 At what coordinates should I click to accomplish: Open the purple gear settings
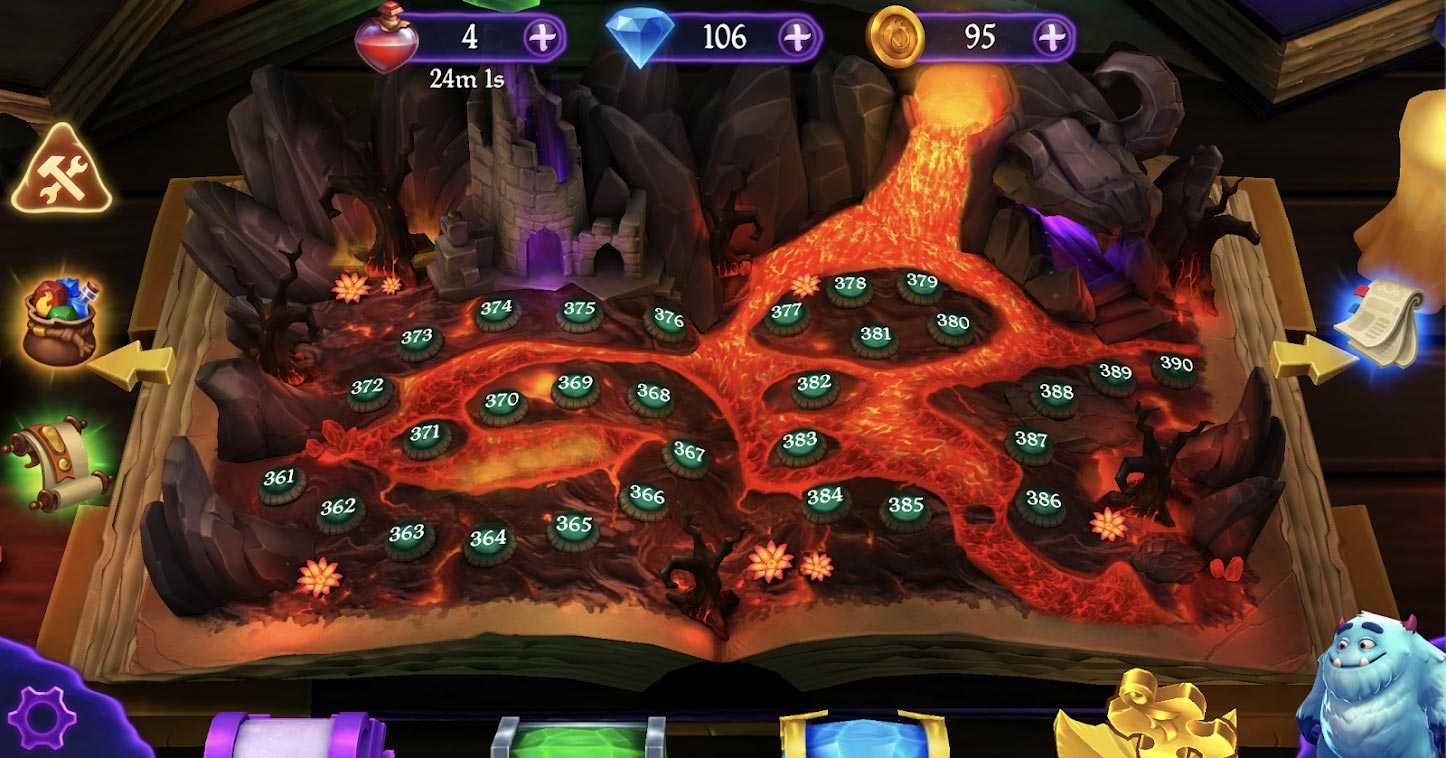pos(46,717)
